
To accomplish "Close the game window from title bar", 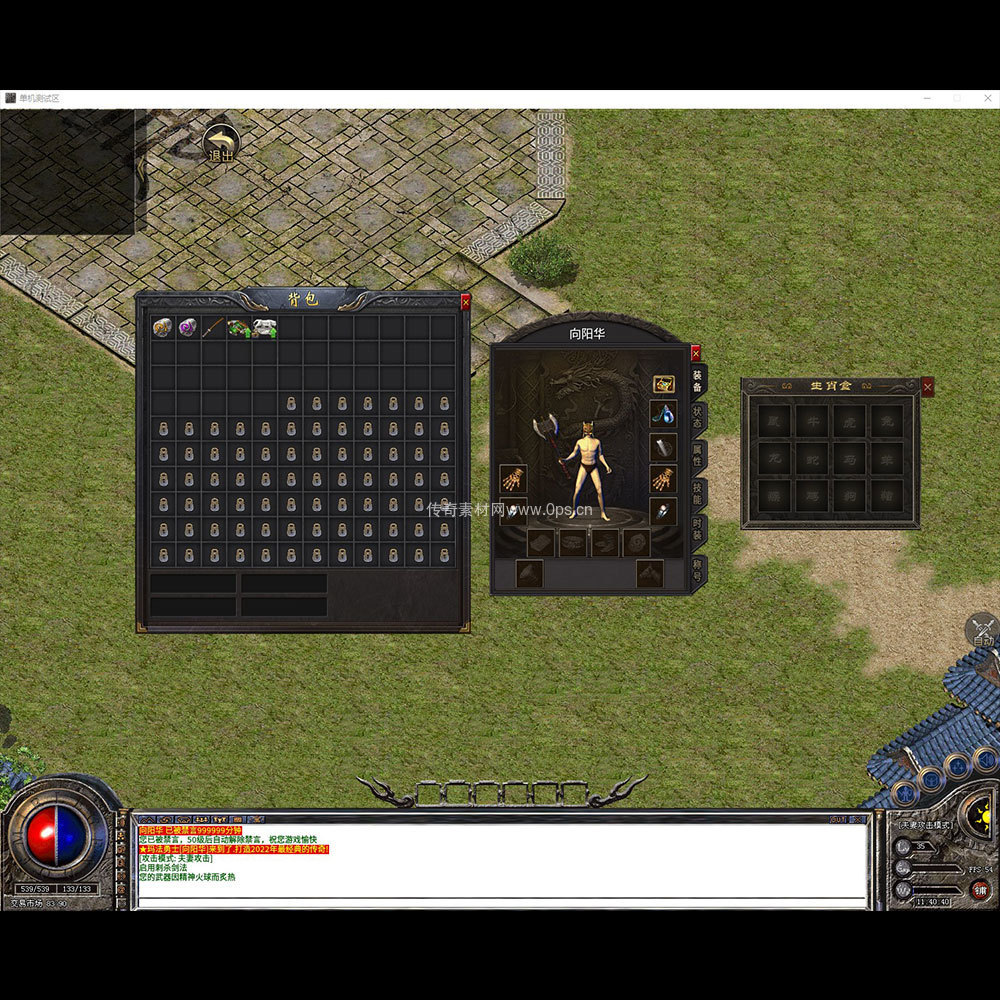I will (986, 98).
